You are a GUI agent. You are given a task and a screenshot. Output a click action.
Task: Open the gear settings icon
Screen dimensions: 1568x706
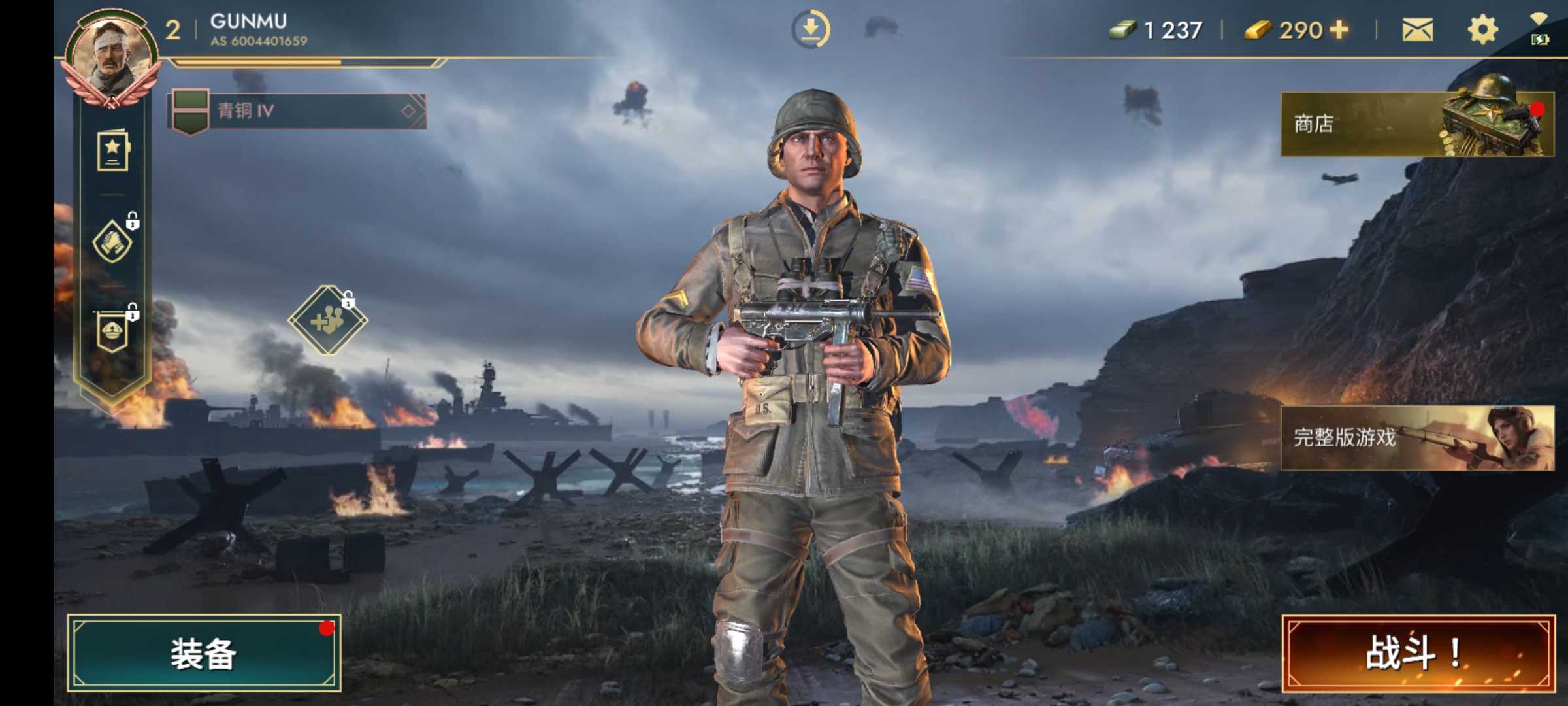pos(1482,30)
